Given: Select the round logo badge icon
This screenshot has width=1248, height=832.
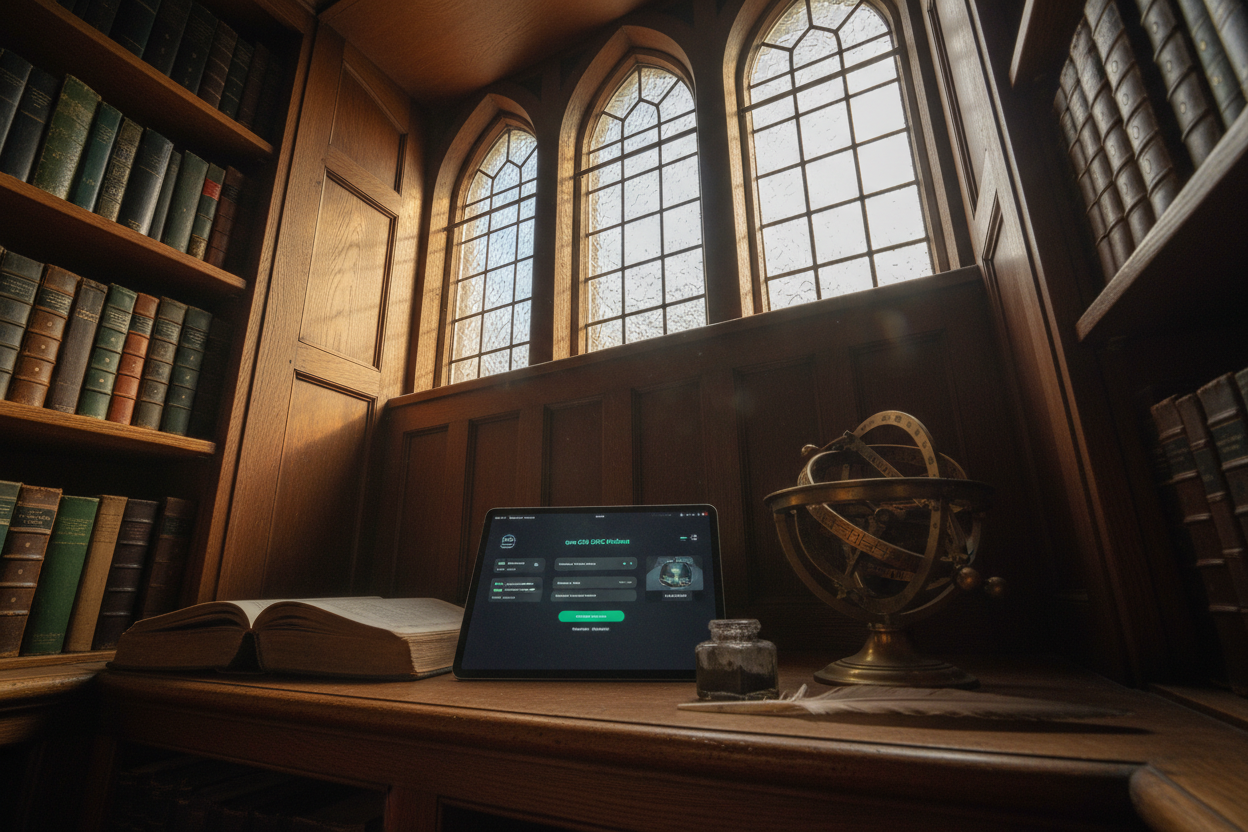Looking at the screenshot, I should coord(508,541).
